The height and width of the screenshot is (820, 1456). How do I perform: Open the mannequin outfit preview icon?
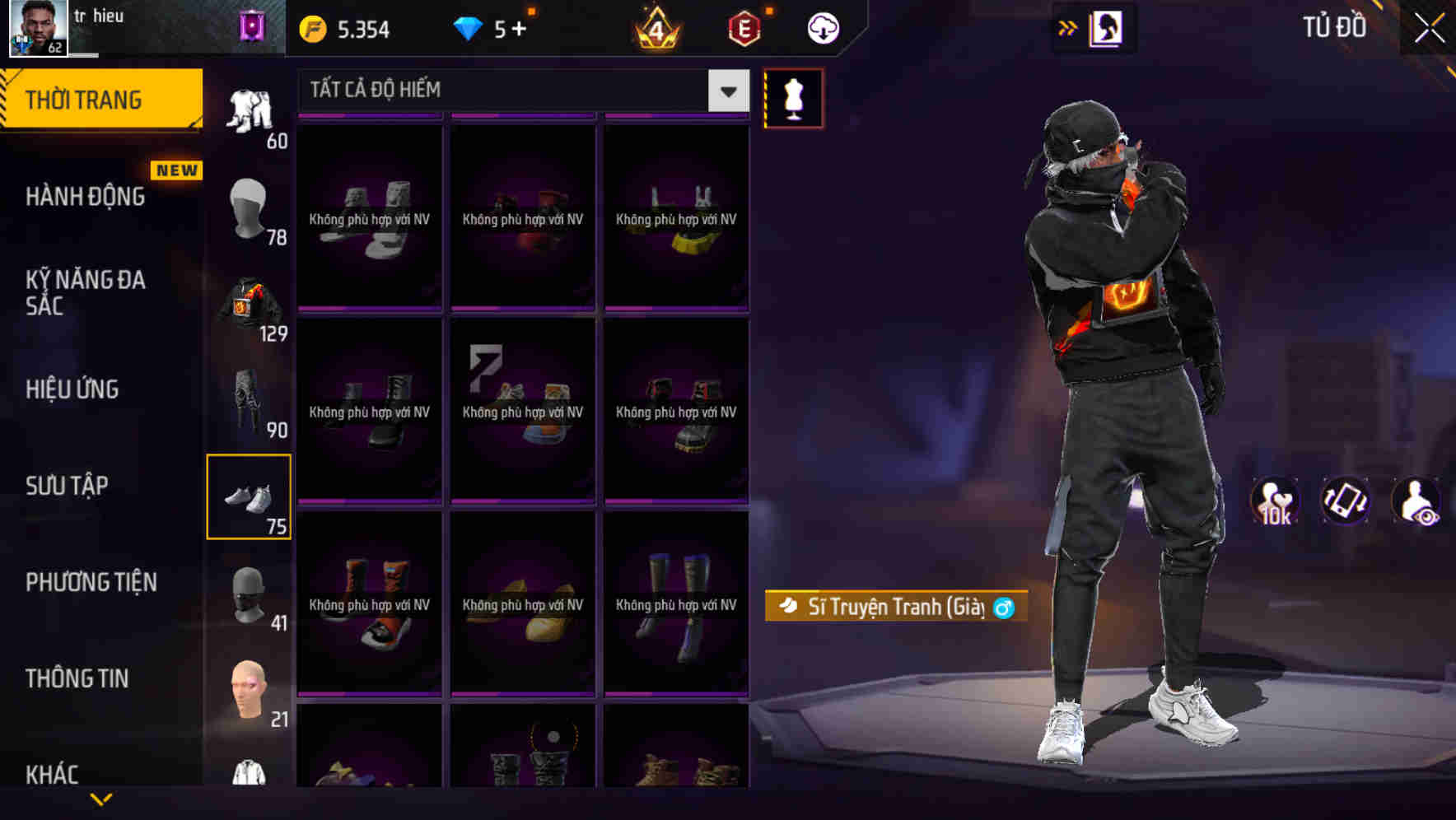tap(793, 98)
